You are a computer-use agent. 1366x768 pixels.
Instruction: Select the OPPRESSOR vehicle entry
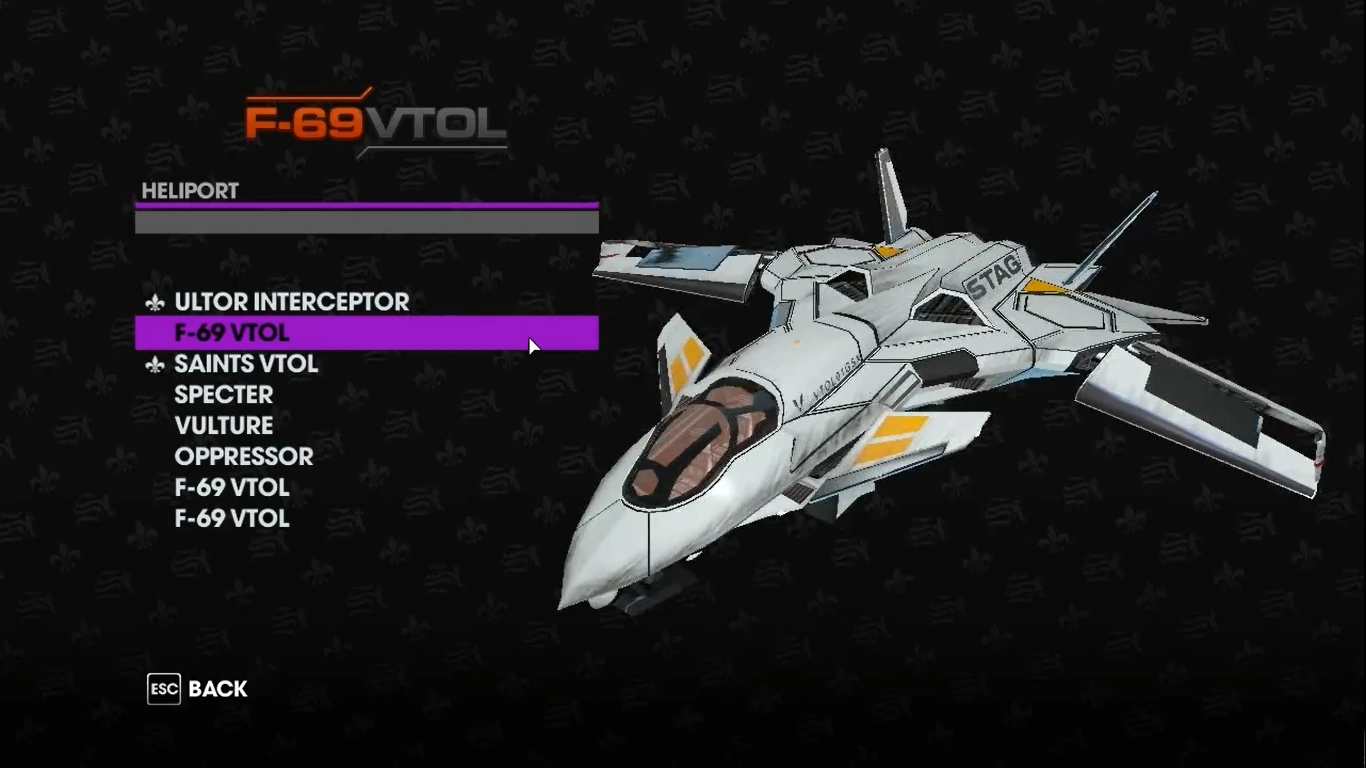click(244, 457)
